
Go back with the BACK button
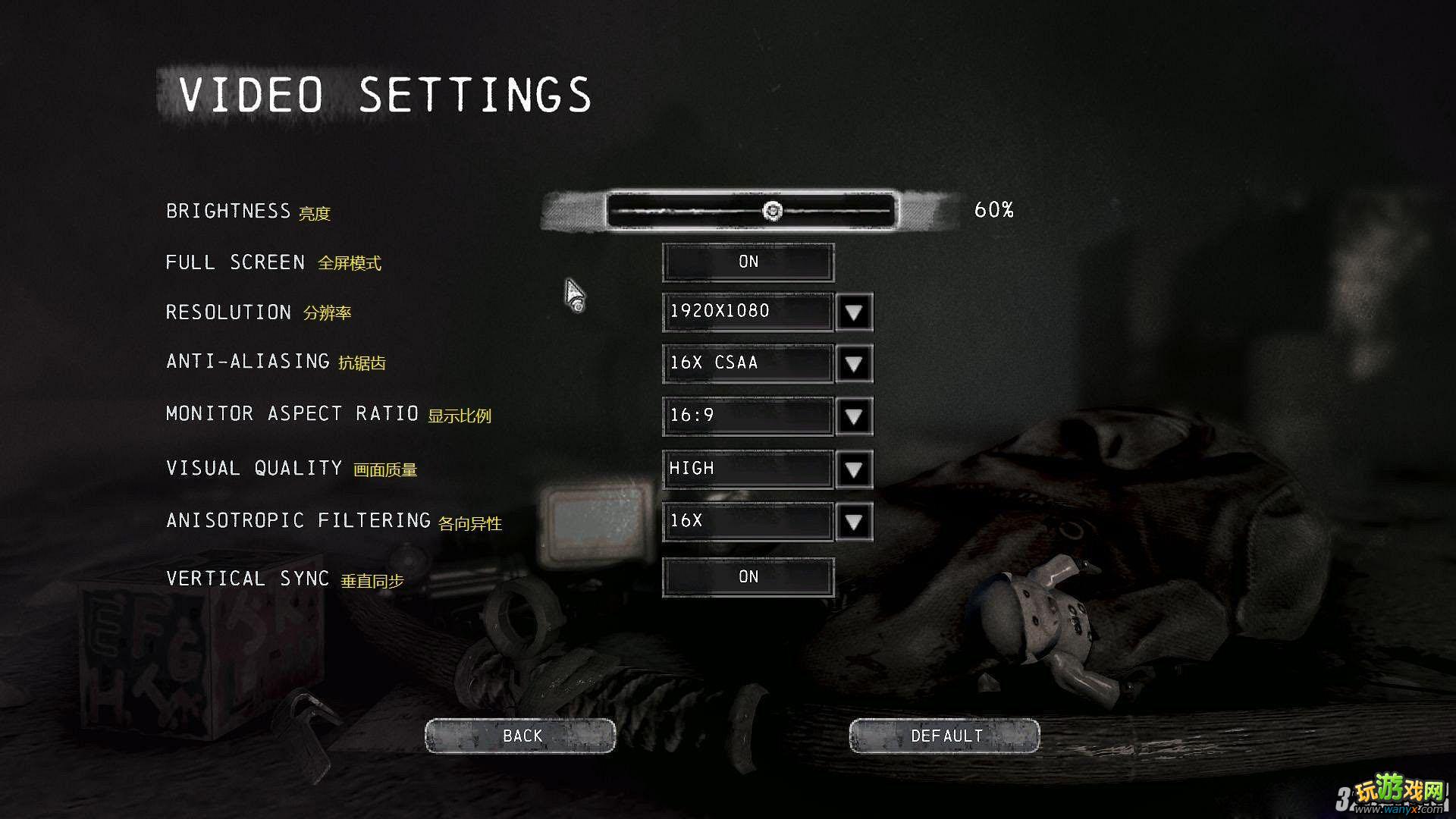pos(520,736)
